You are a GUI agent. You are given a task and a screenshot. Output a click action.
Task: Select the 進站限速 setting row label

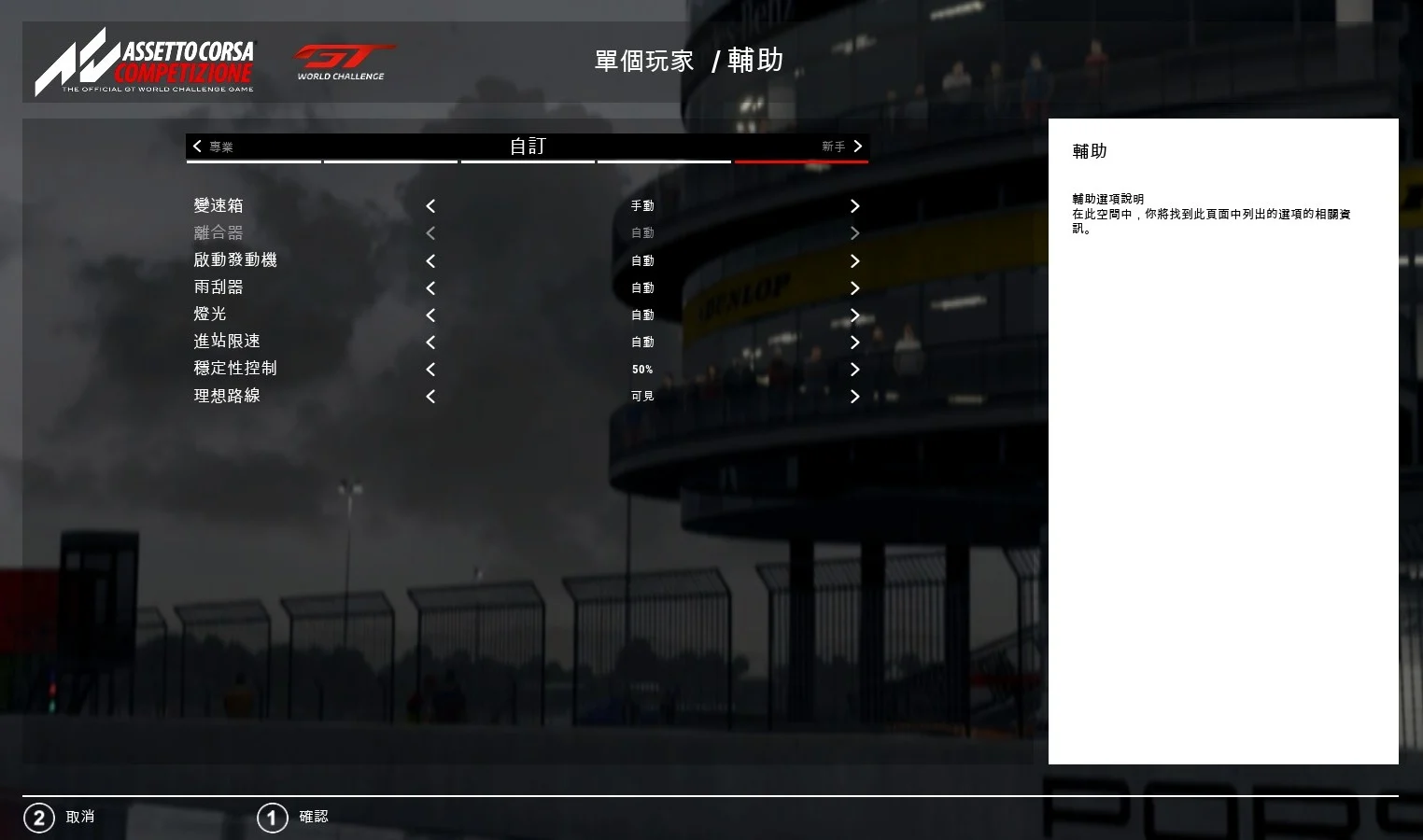[227, 341]
